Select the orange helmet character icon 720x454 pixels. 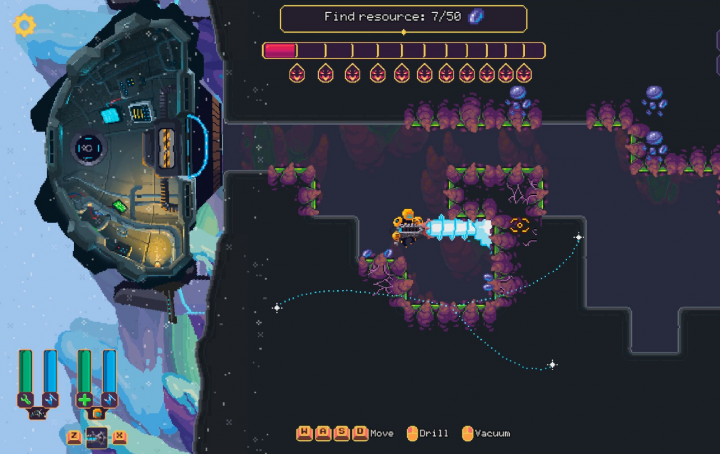pos(97,412)
